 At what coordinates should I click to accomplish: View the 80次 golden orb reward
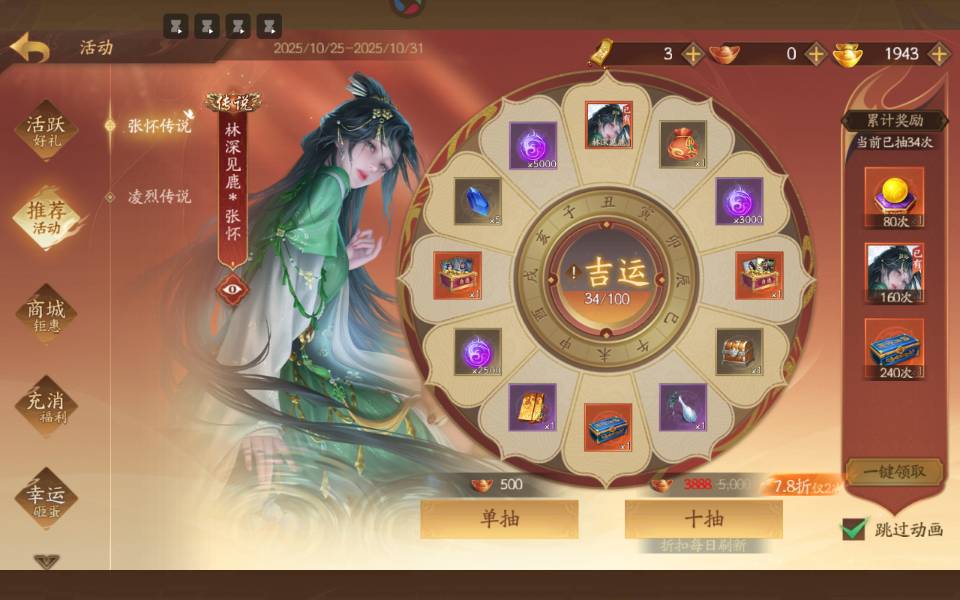pyautogui.click(x=893, y=197)
